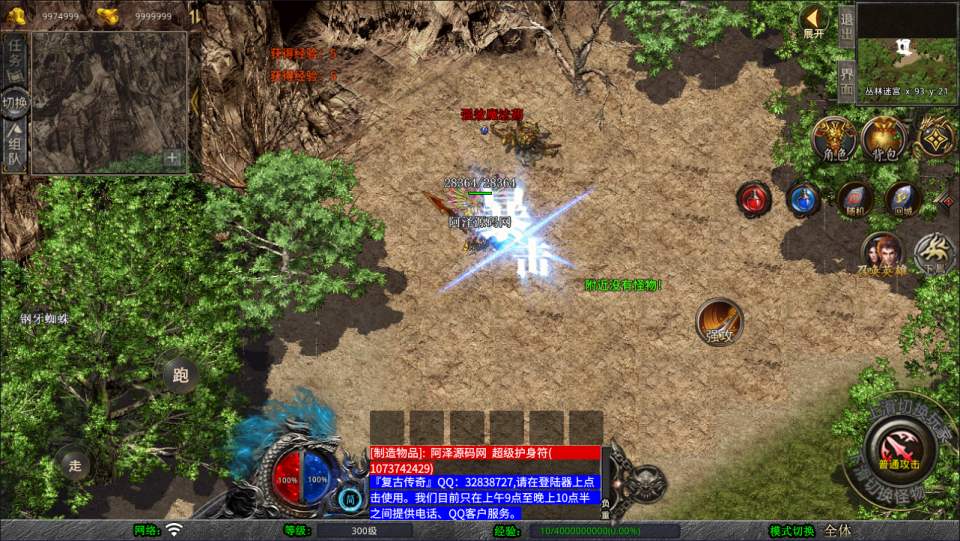
Task: Toggle the 全体 attack mode switch
Action: (838, 530)
